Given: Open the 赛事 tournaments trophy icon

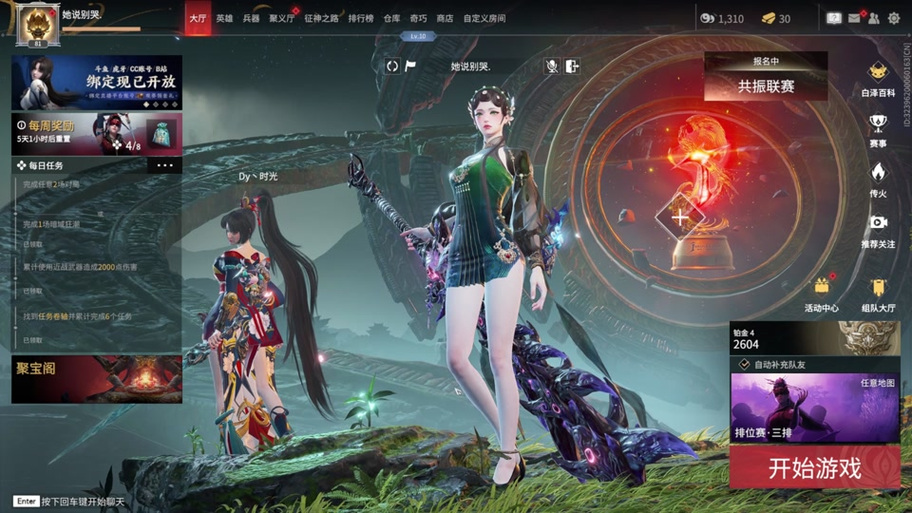Looking at the screenshot, I should pyautogui.click(x=878, y=129).
